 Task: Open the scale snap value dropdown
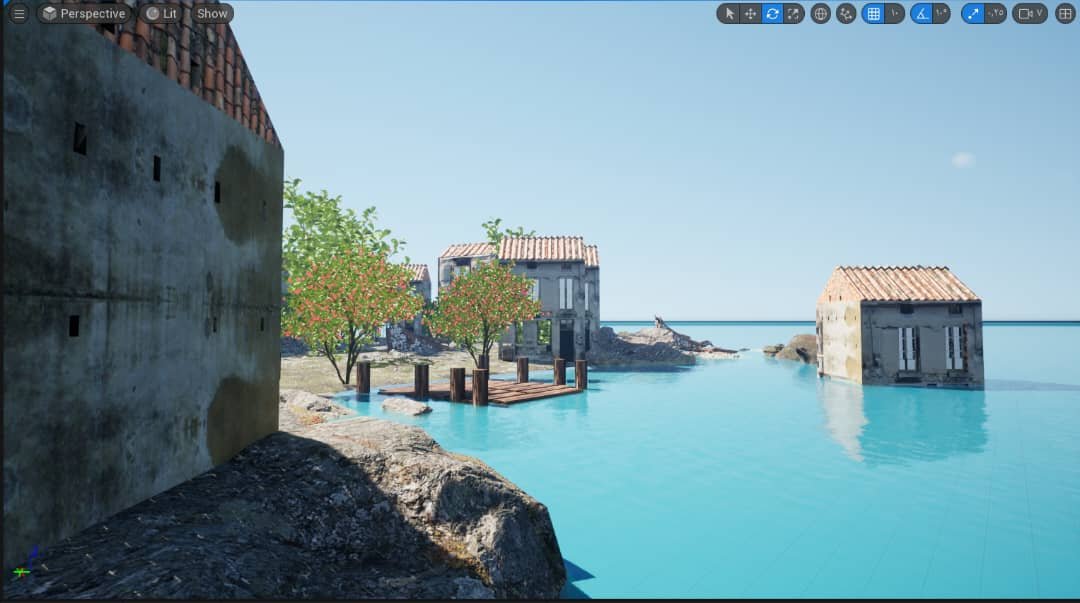click(995, 14)
